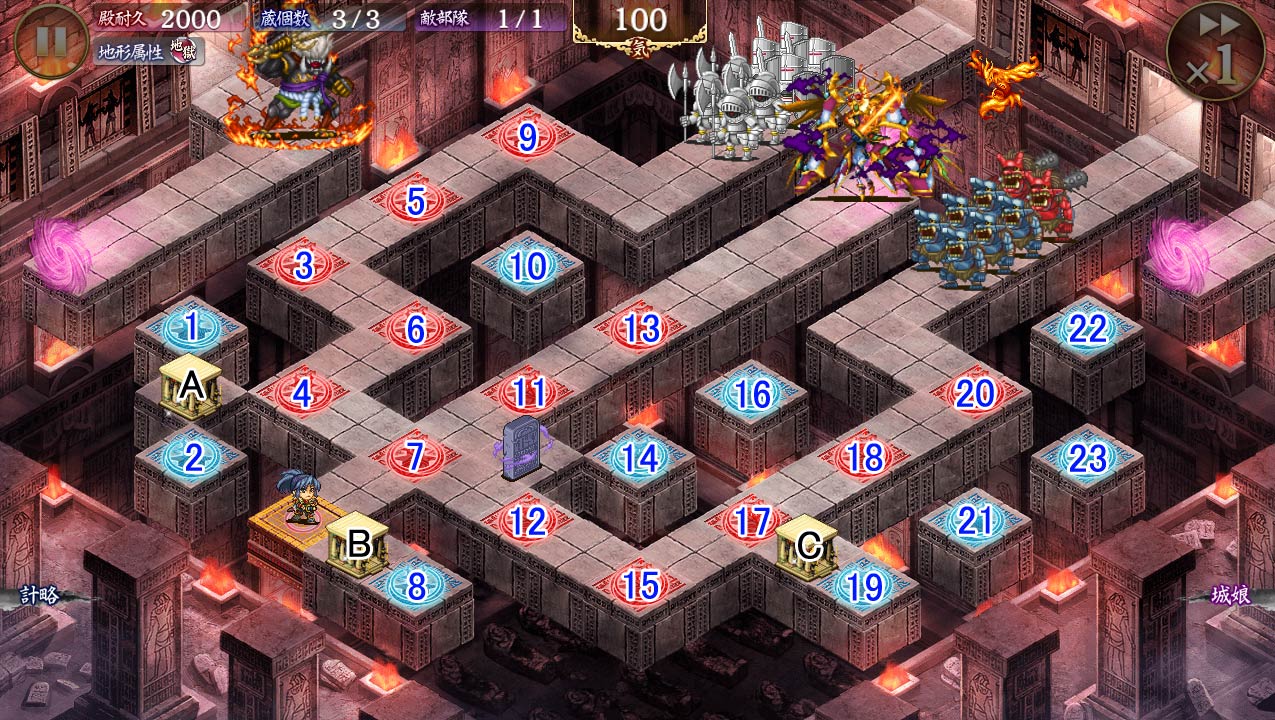Select red placement tile 9
This screenshot has width=1275, height=720.
point(528,135)
